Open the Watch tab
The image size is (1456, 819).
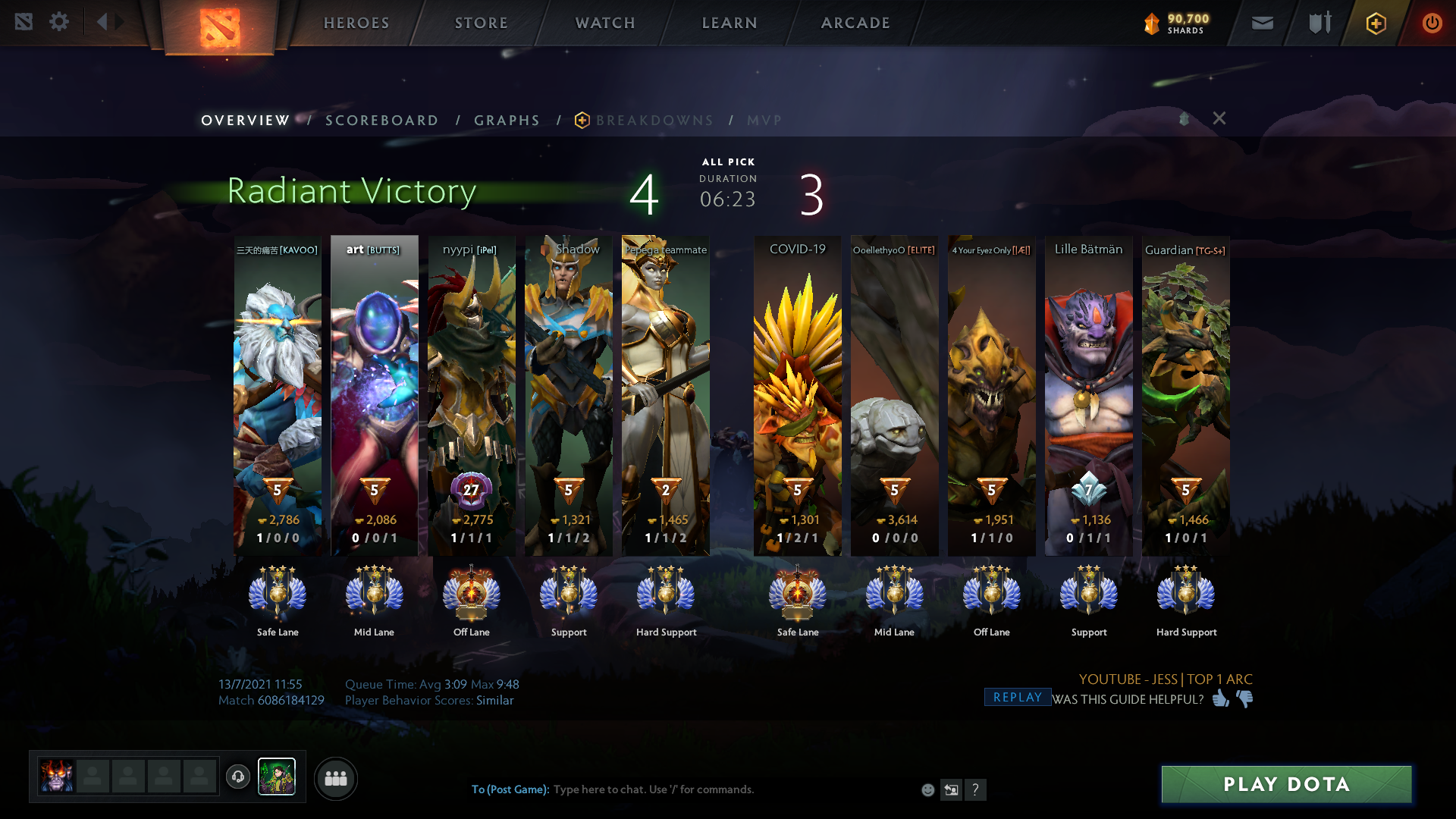click(x=605, y=23)
